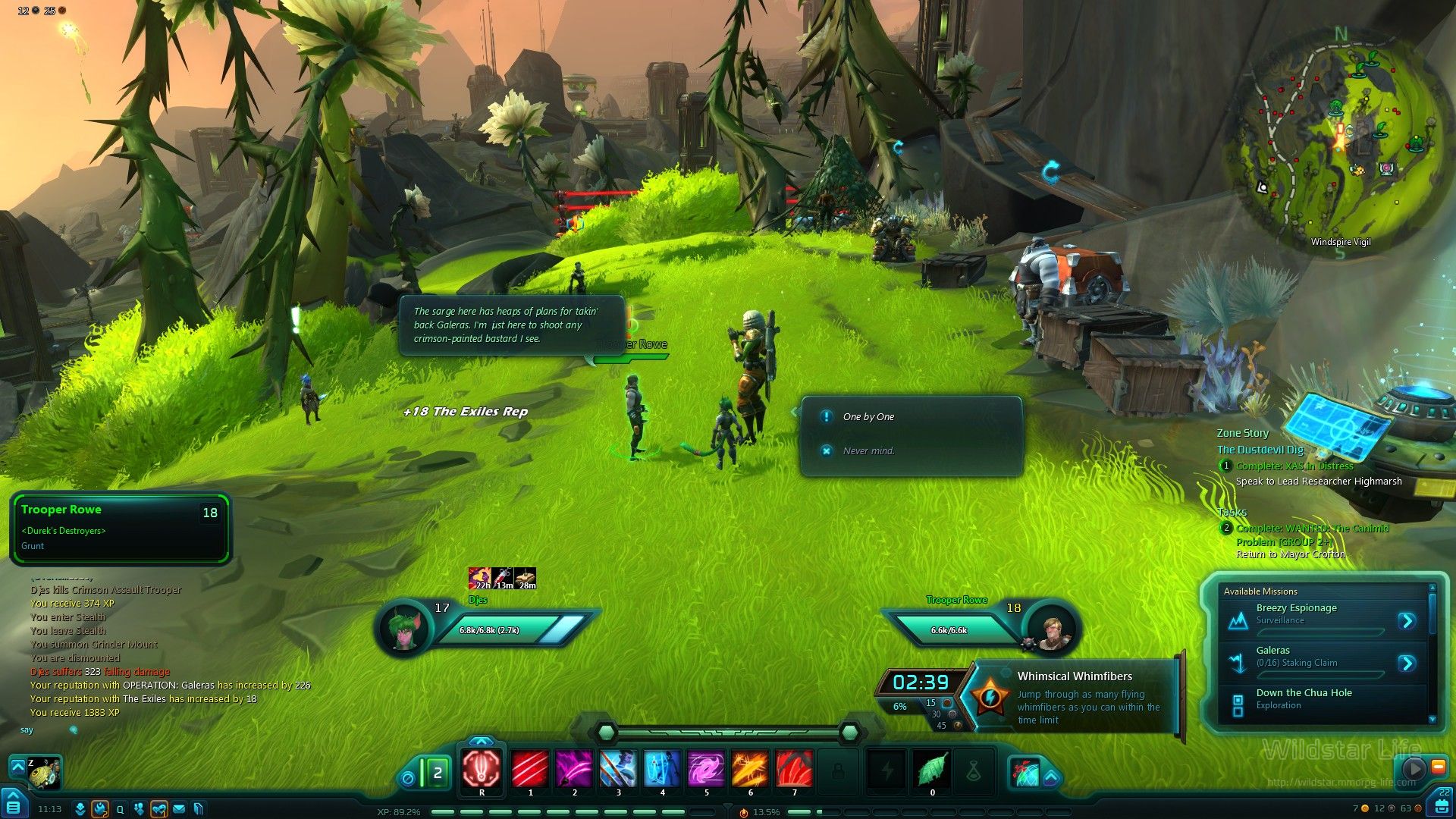Viewport: 1456px width, 819px height.
Task: Use the green leaf item in slot 0
Action: coord(932,769)
